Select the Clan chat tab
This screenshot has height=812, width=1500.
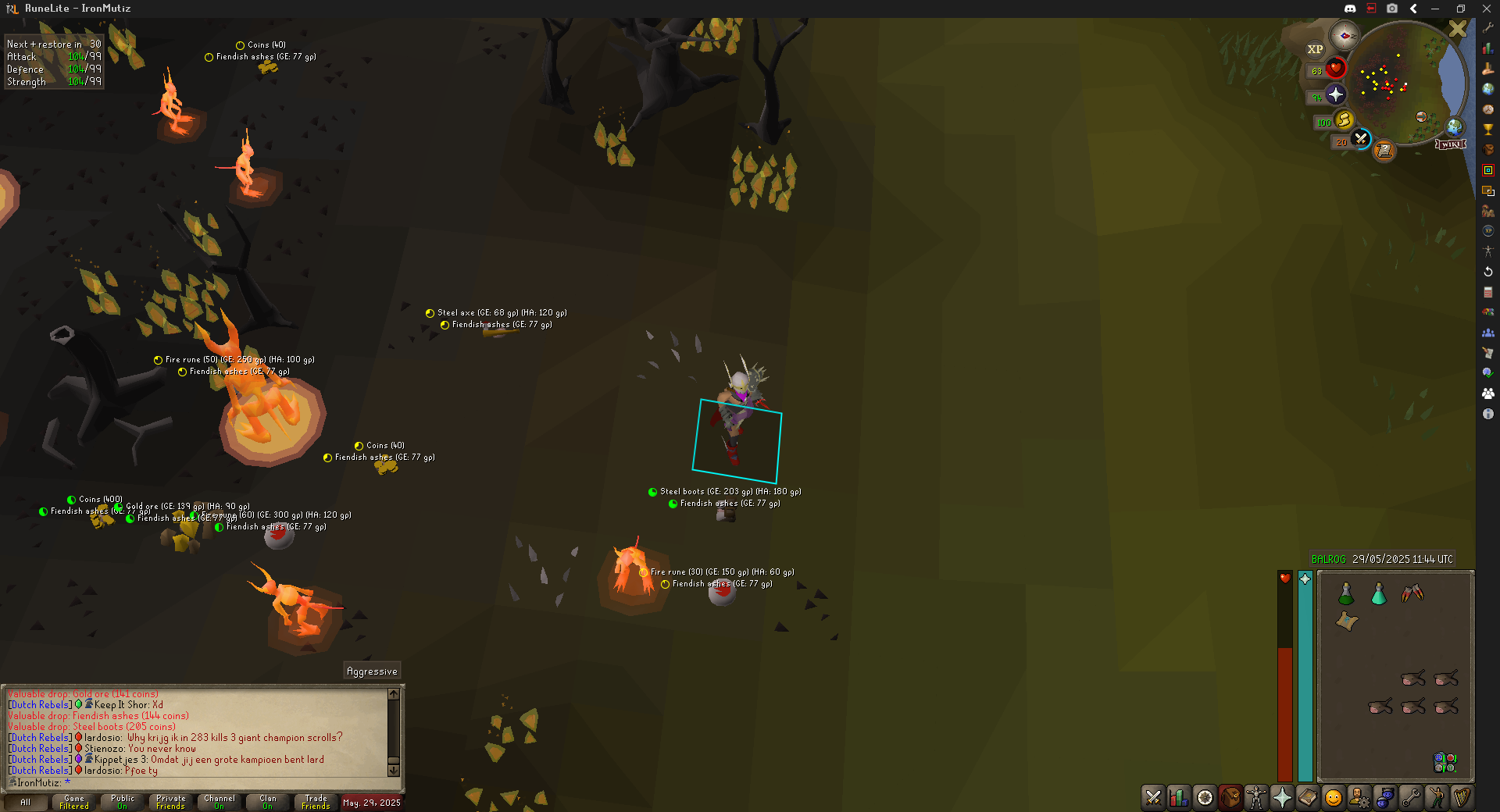268,802
